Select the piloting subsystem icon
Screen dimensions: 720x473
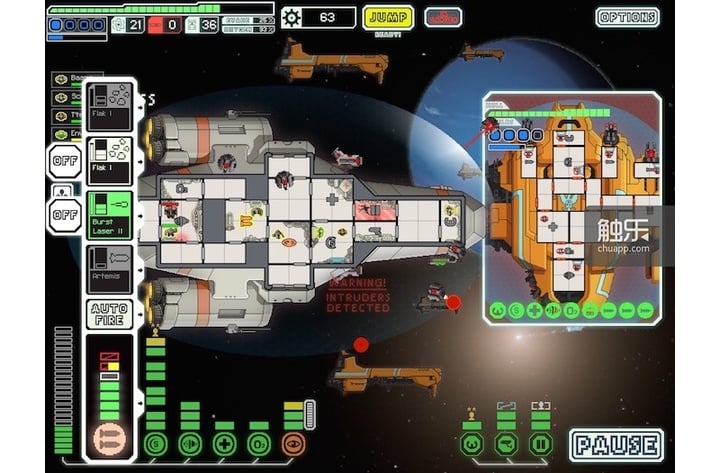(471, 443)
